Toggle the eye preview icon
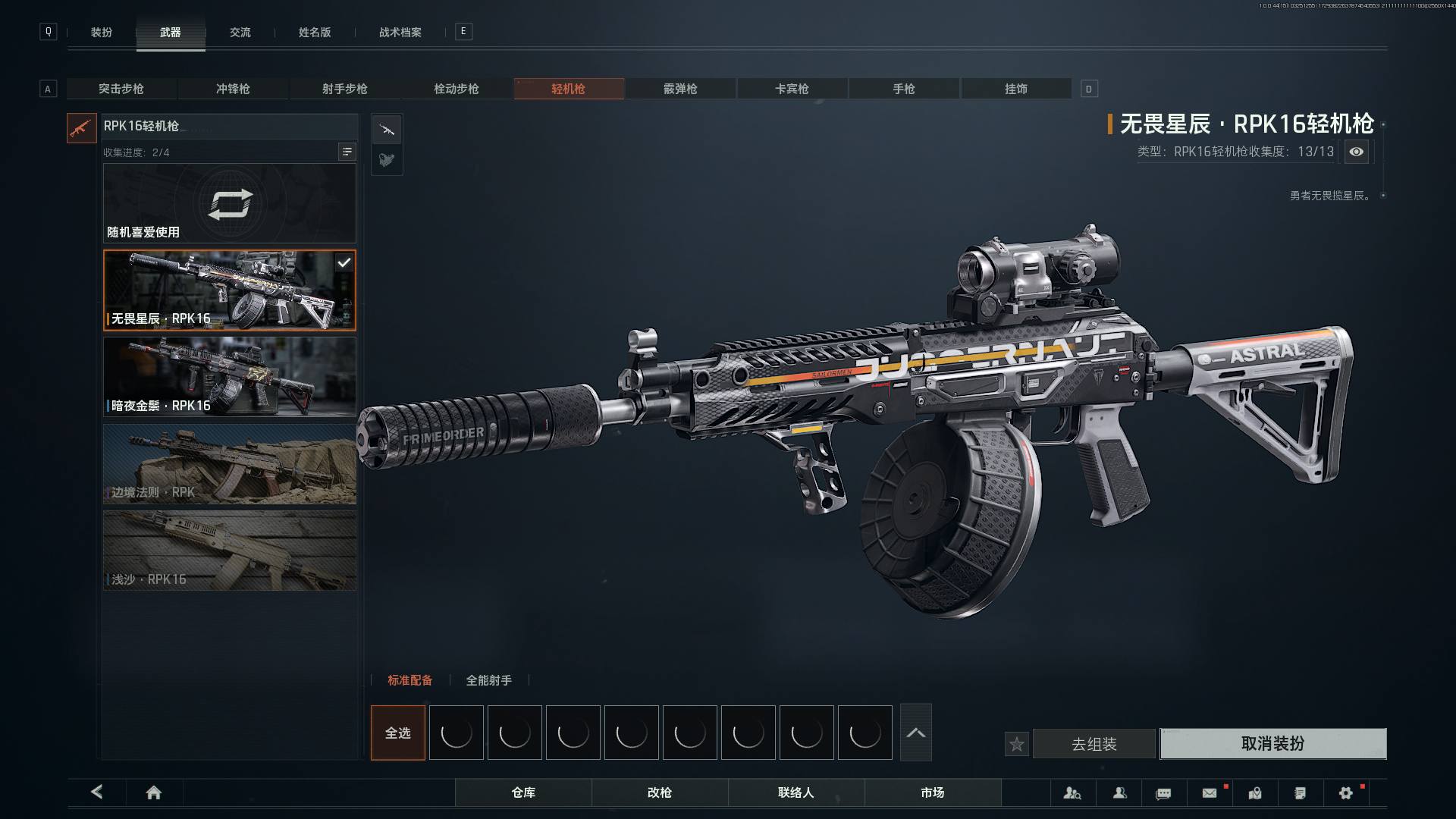This screenshot has height=819, width=1456. tap(1357, 152)
